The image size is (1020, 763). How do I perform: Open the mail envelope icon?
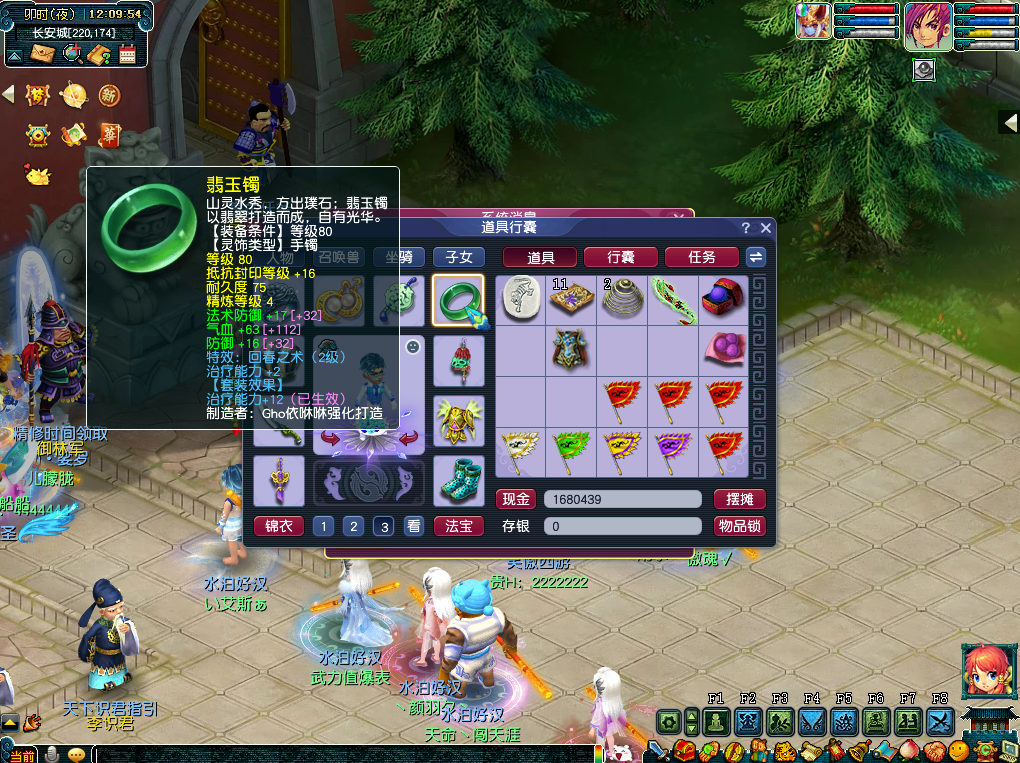point(41,54)
